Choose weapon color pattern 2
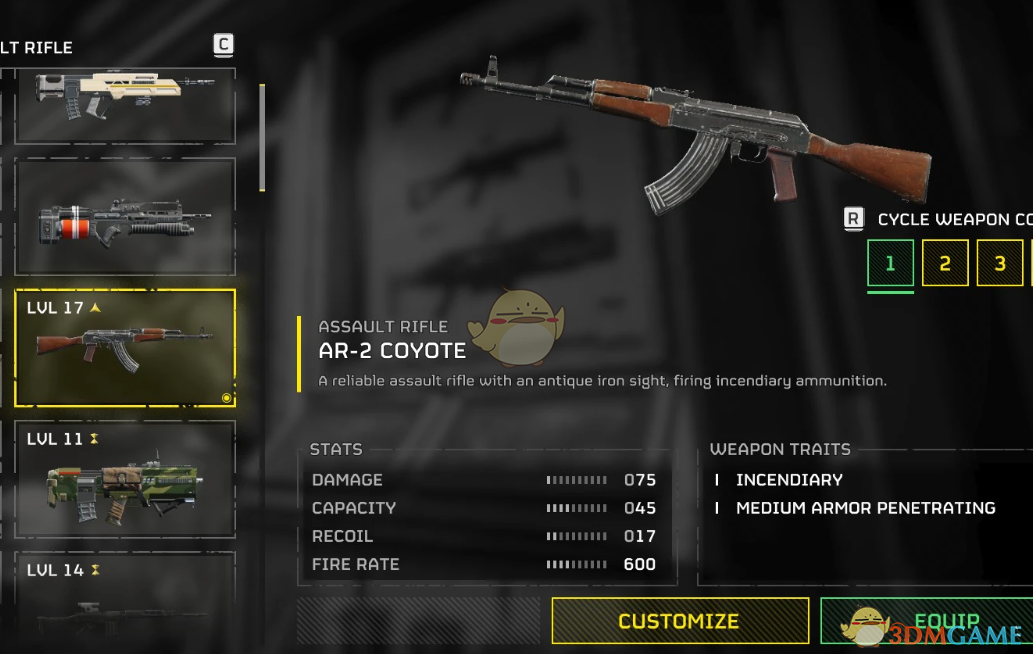This screenshot has width=1033, height=654. point(945,264)
